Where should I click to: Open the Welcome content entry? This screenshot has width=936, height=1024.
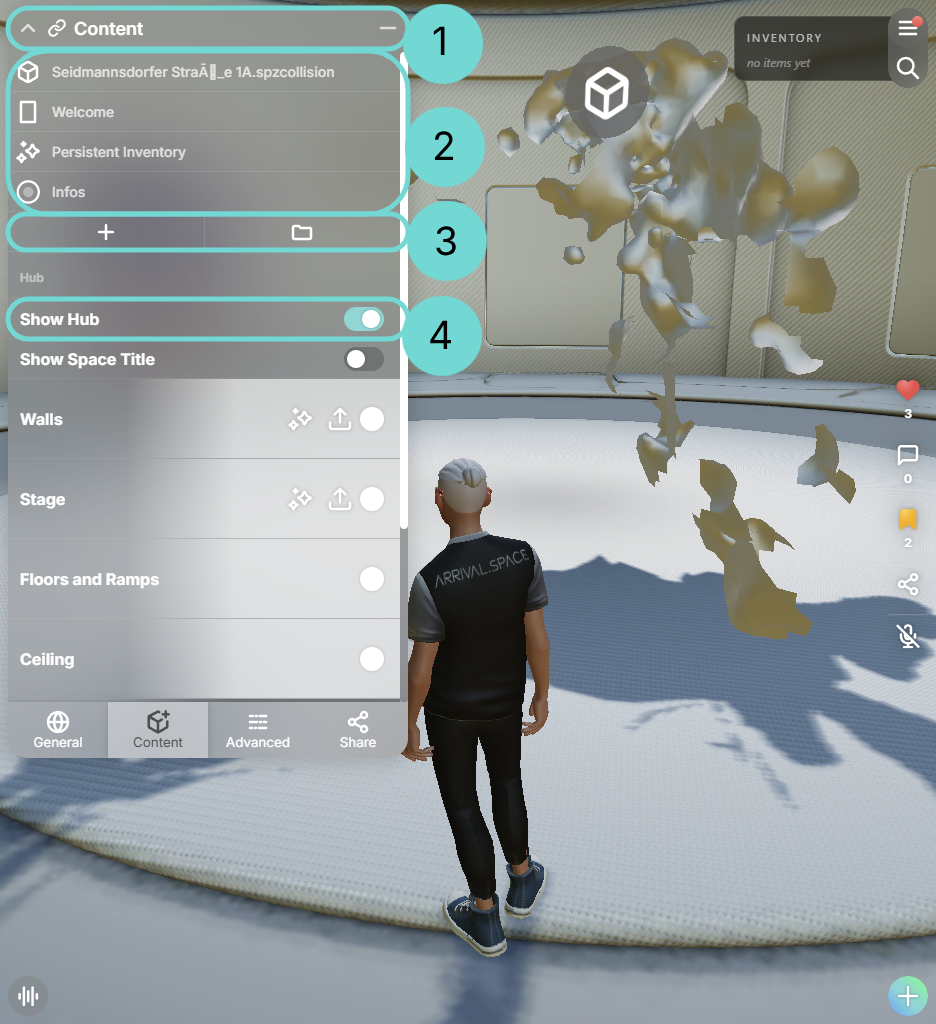tap(83, 112)
